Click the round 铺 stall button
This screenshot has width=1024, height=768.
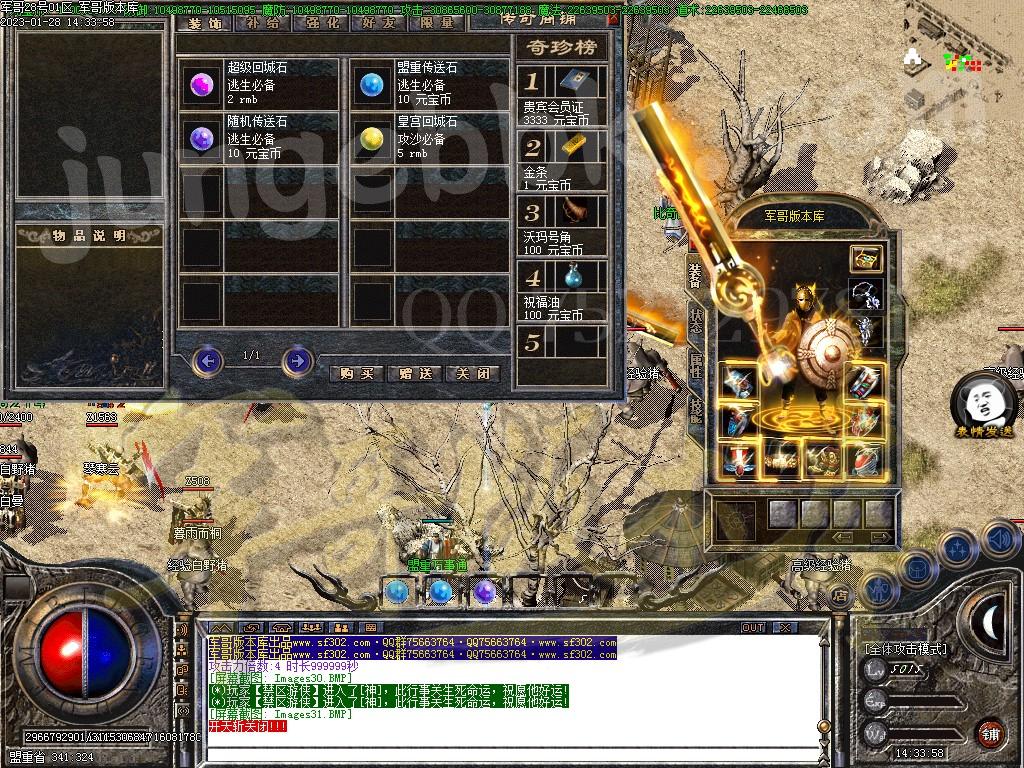click(990, 732)
